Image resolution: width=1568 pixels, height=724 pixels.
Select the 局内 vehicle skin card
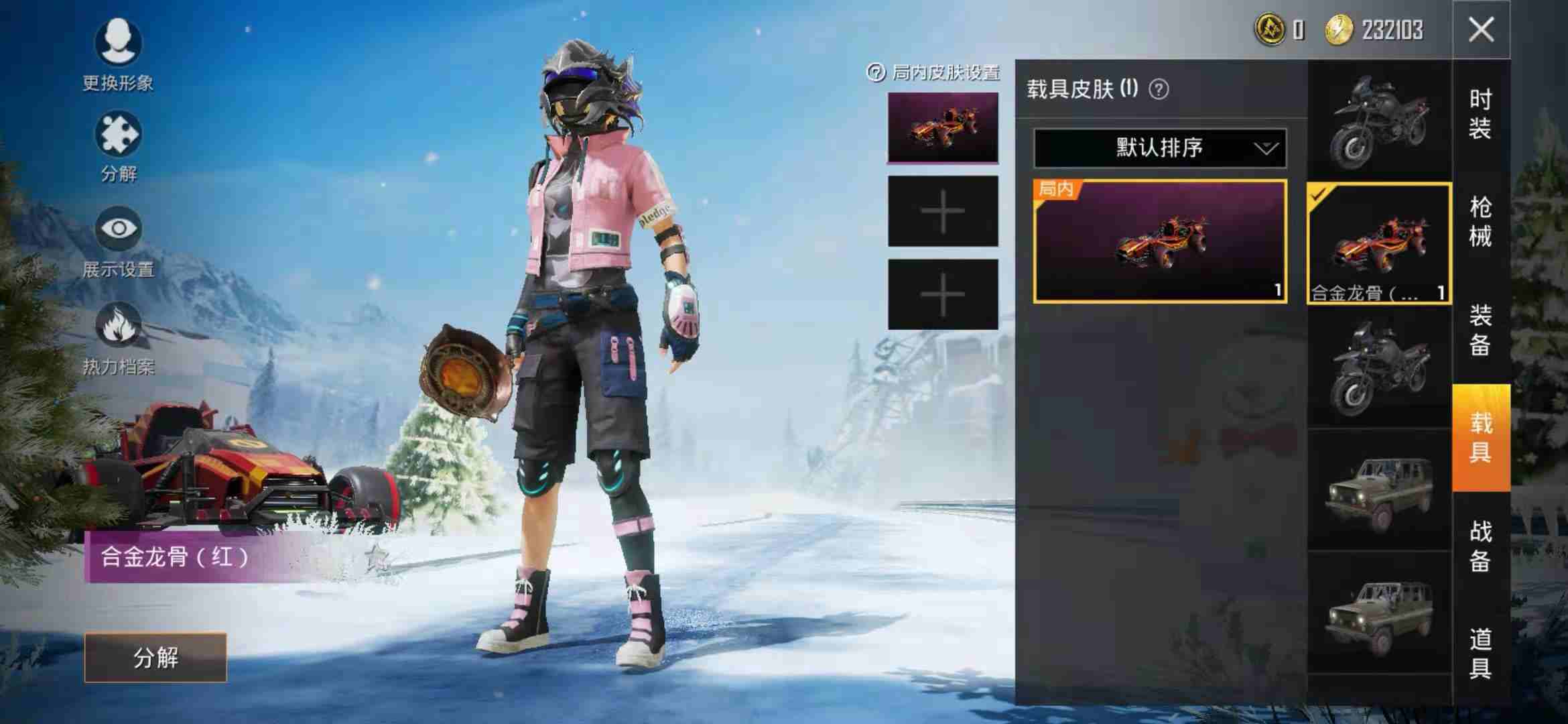[1160, 241]
